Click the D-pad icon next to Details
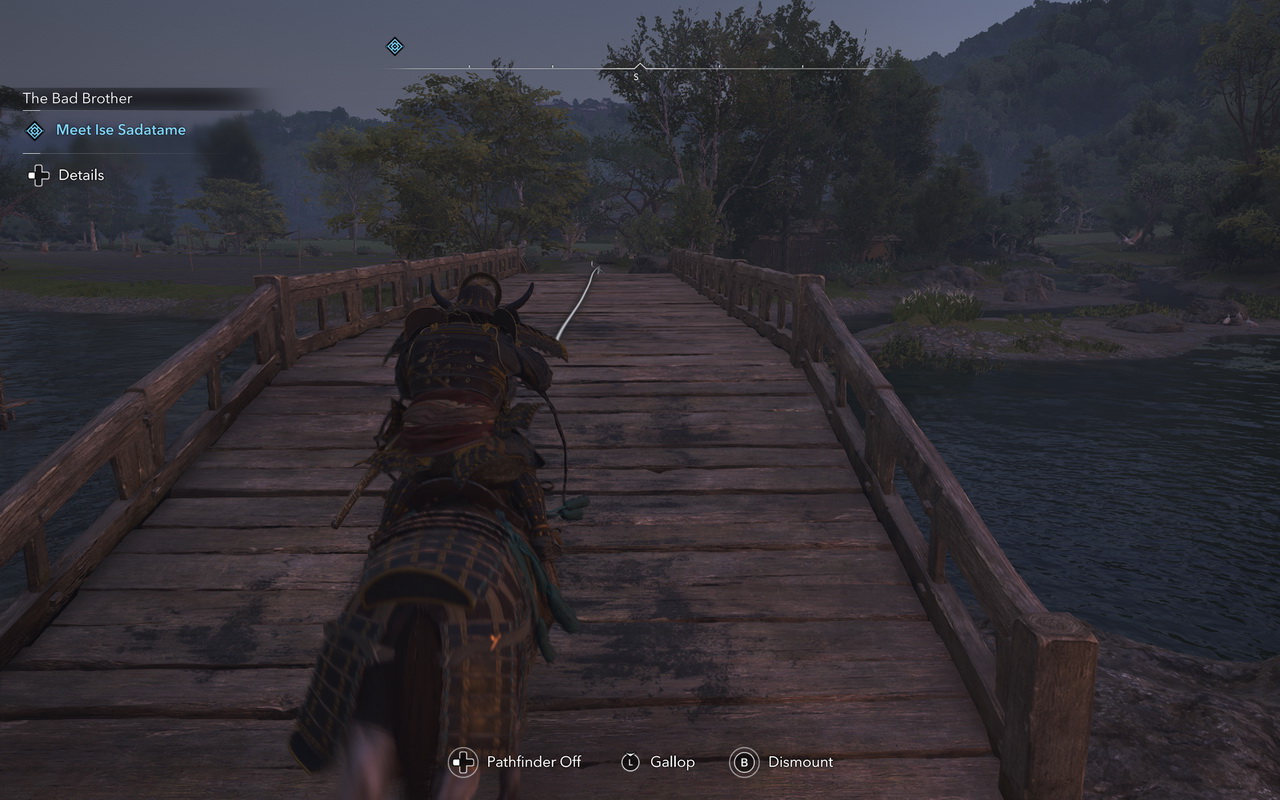 point(38,175)
